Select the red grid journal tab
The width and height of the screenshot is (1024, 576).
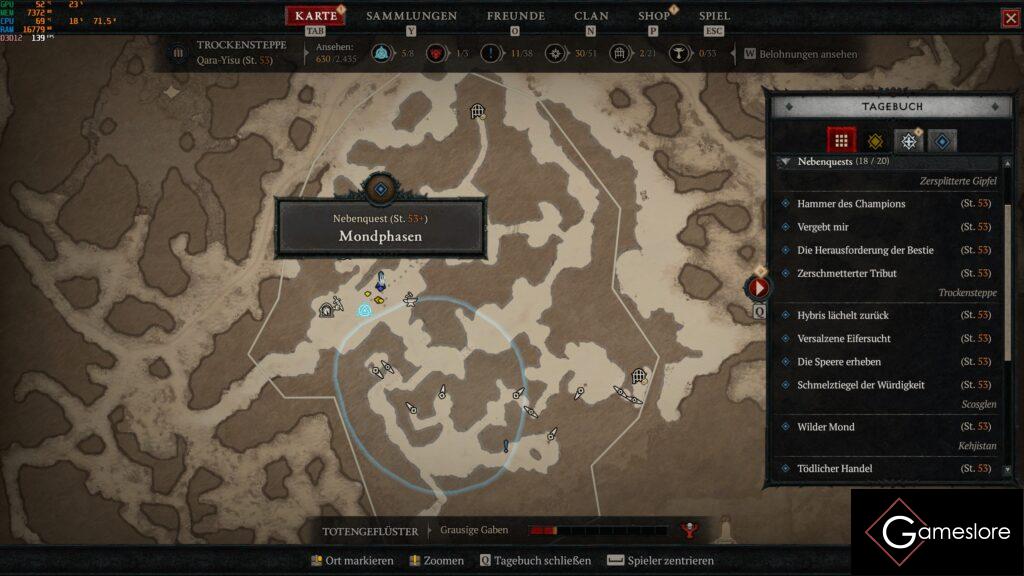point(841,141)
